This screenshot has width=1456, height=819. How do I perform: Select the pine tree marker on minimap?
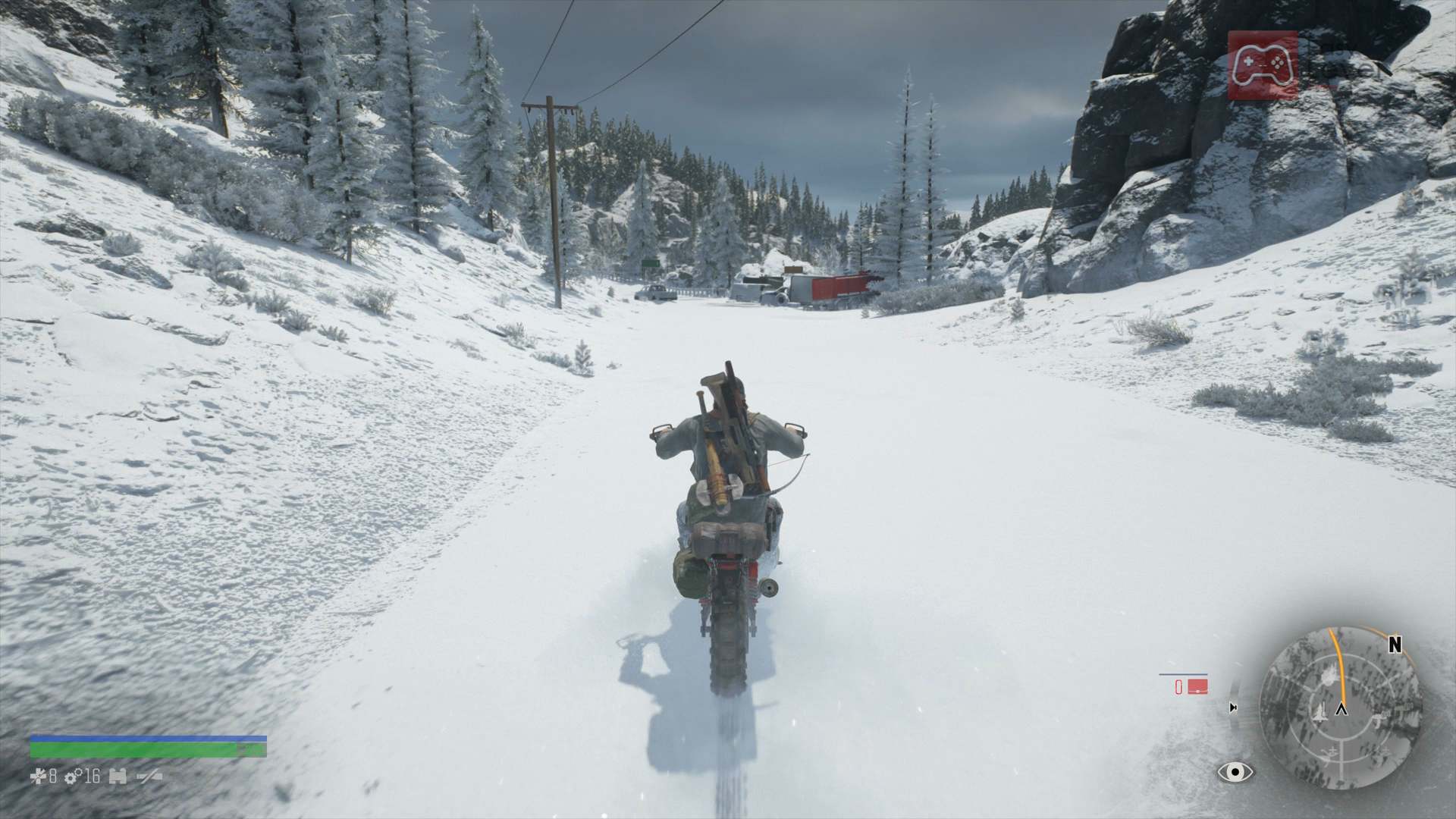(x=1319, y=711)
